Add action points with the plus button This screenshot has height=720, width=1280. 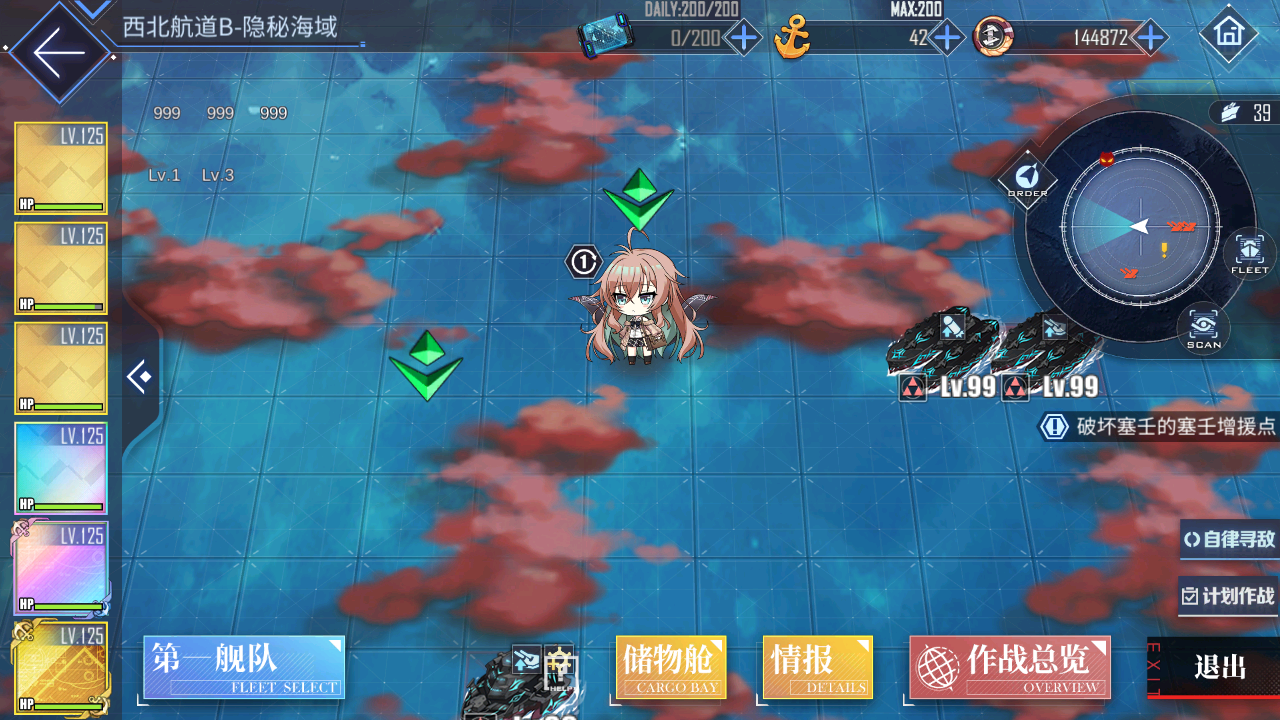(x=743, y=39)
